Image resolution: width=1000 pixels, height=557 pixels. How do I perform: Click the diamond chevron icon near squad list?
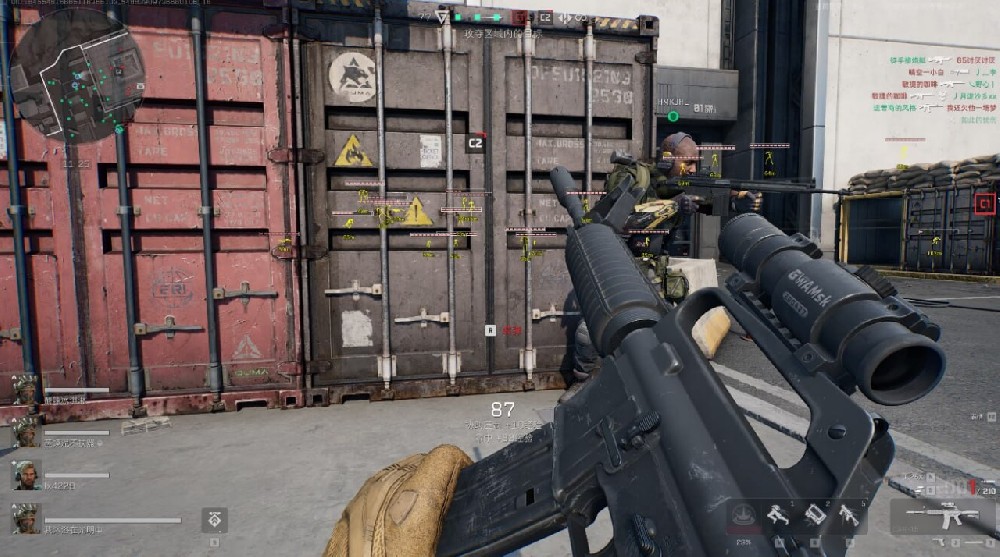click(215, 519)
